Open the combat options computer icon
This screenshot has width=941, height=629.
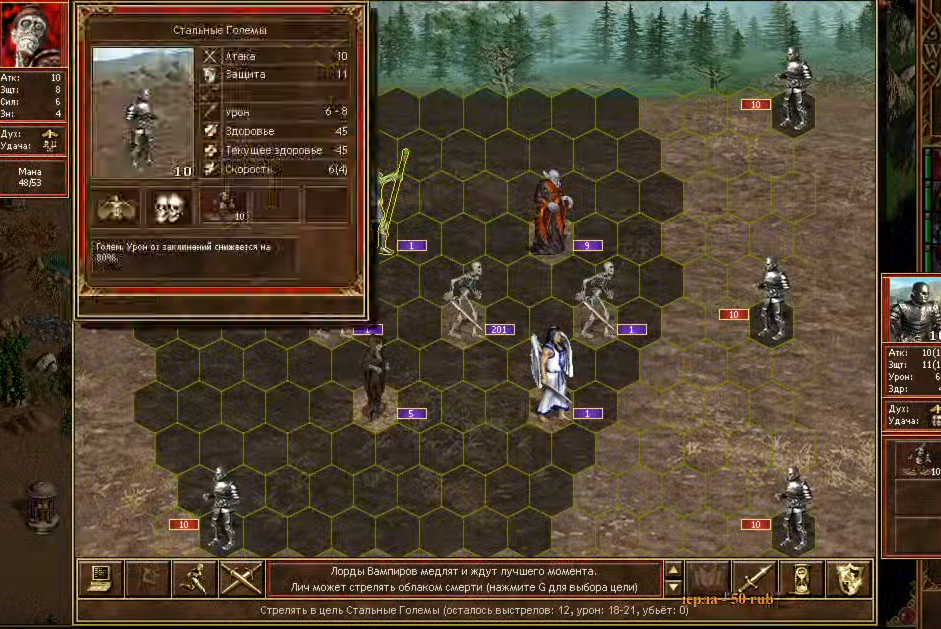coord(104,578)
